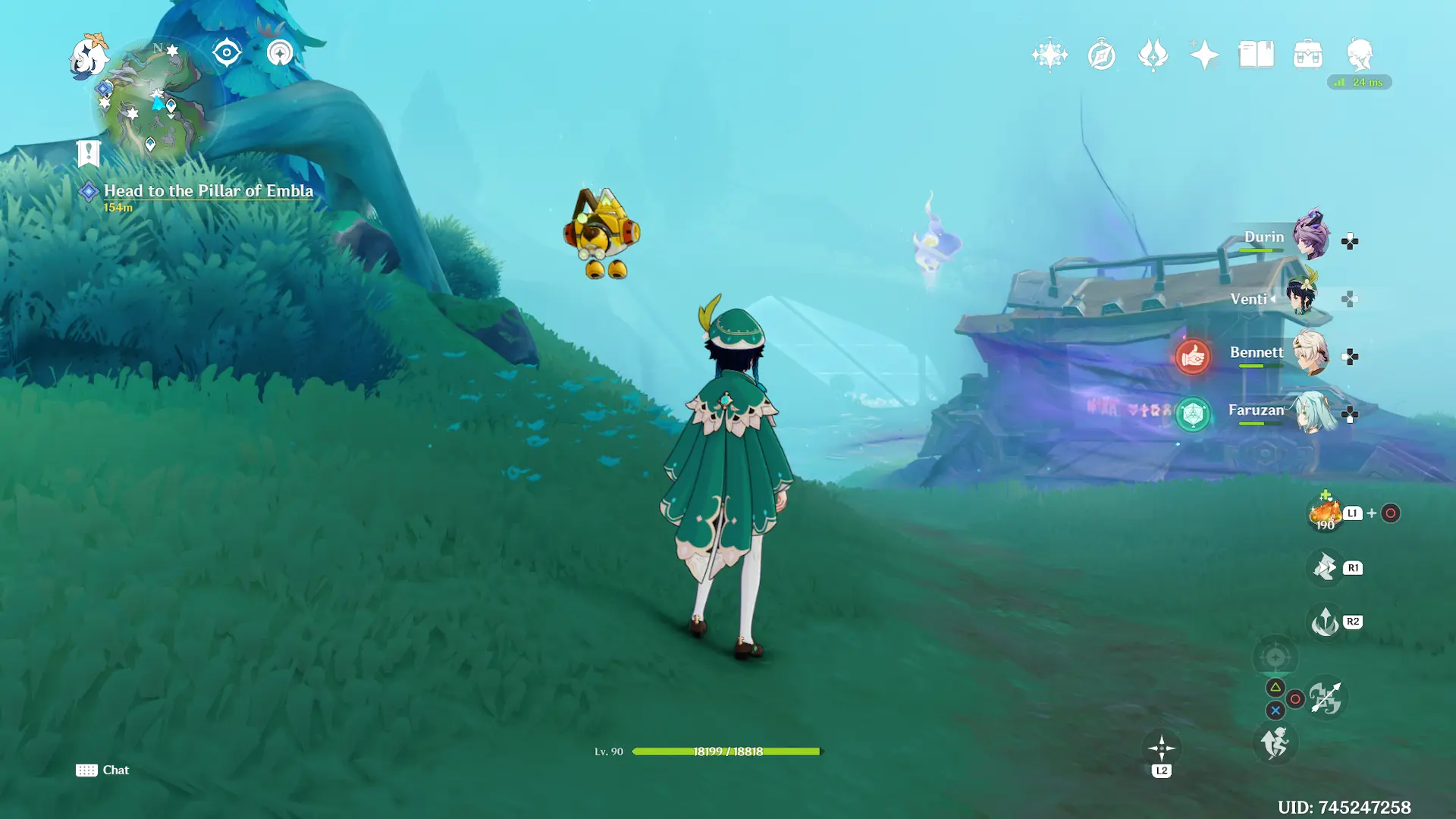Select the Head to the Pillar of Embla objective

[x=208, y=191]
